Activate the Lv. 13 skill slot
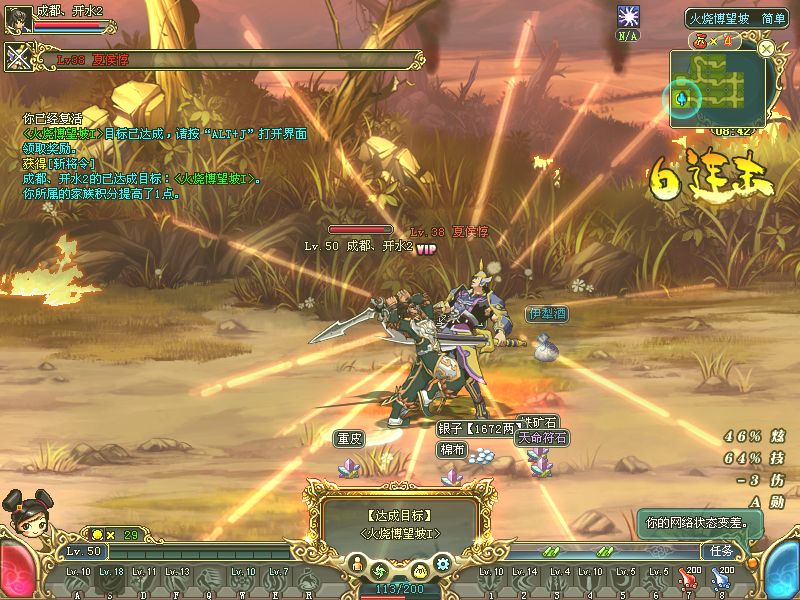Image resolution: width=800 pixels, height=600 pixels. [177, 582]
